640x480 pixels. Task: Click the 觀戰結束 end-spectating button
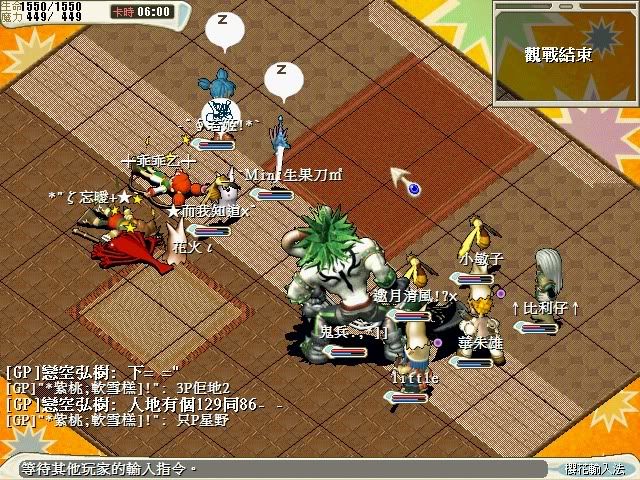point(558,55)
